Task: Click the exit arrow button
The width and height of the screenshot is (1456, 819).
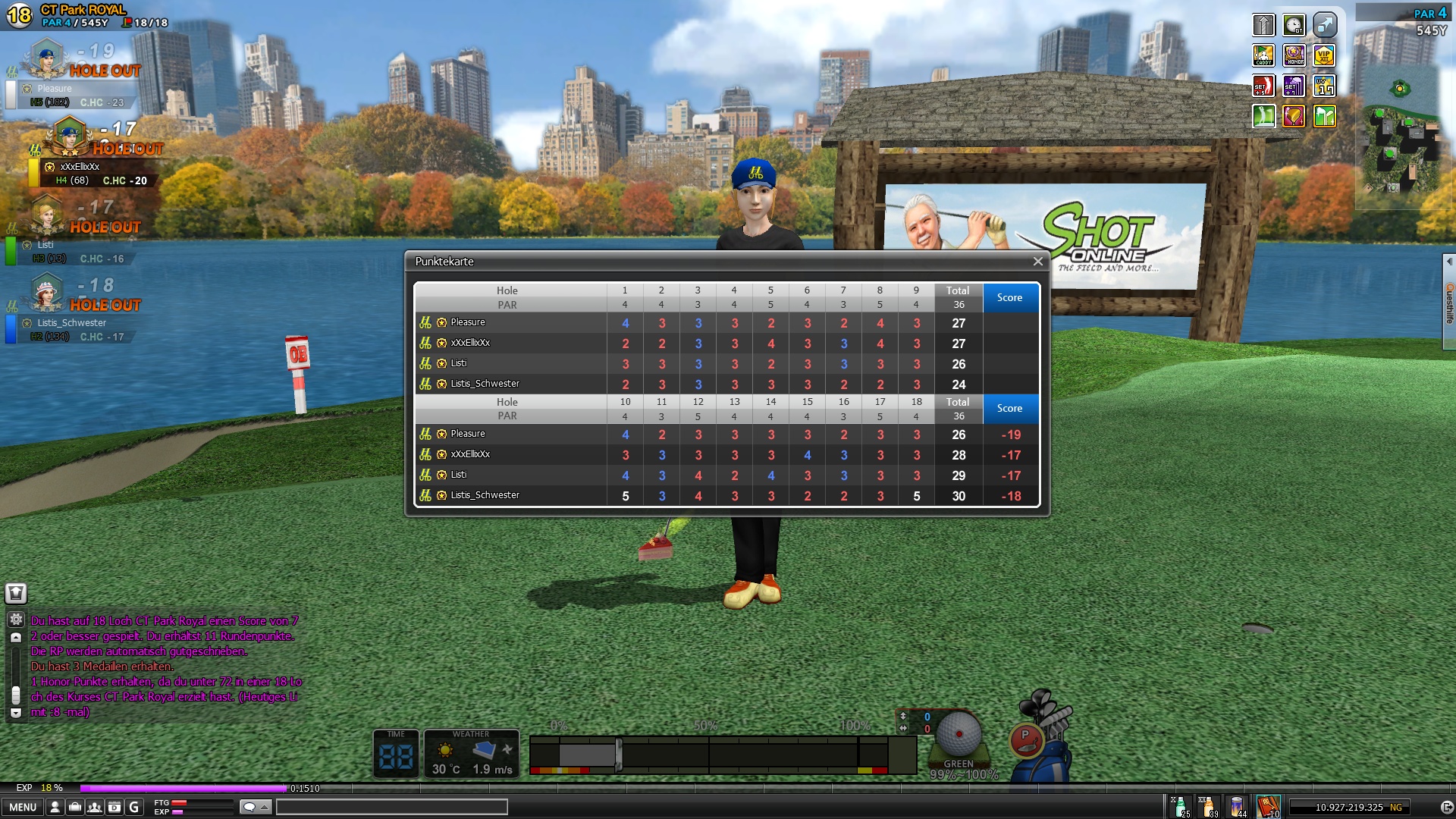Action: [x=1446, y=807]
